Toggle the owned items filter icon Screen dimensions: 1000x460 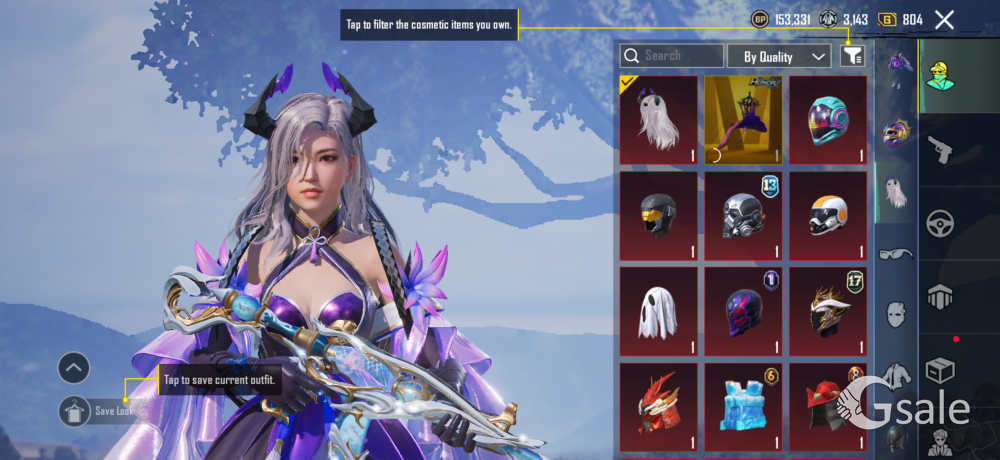pyautogui.click(x=852, y=56)
